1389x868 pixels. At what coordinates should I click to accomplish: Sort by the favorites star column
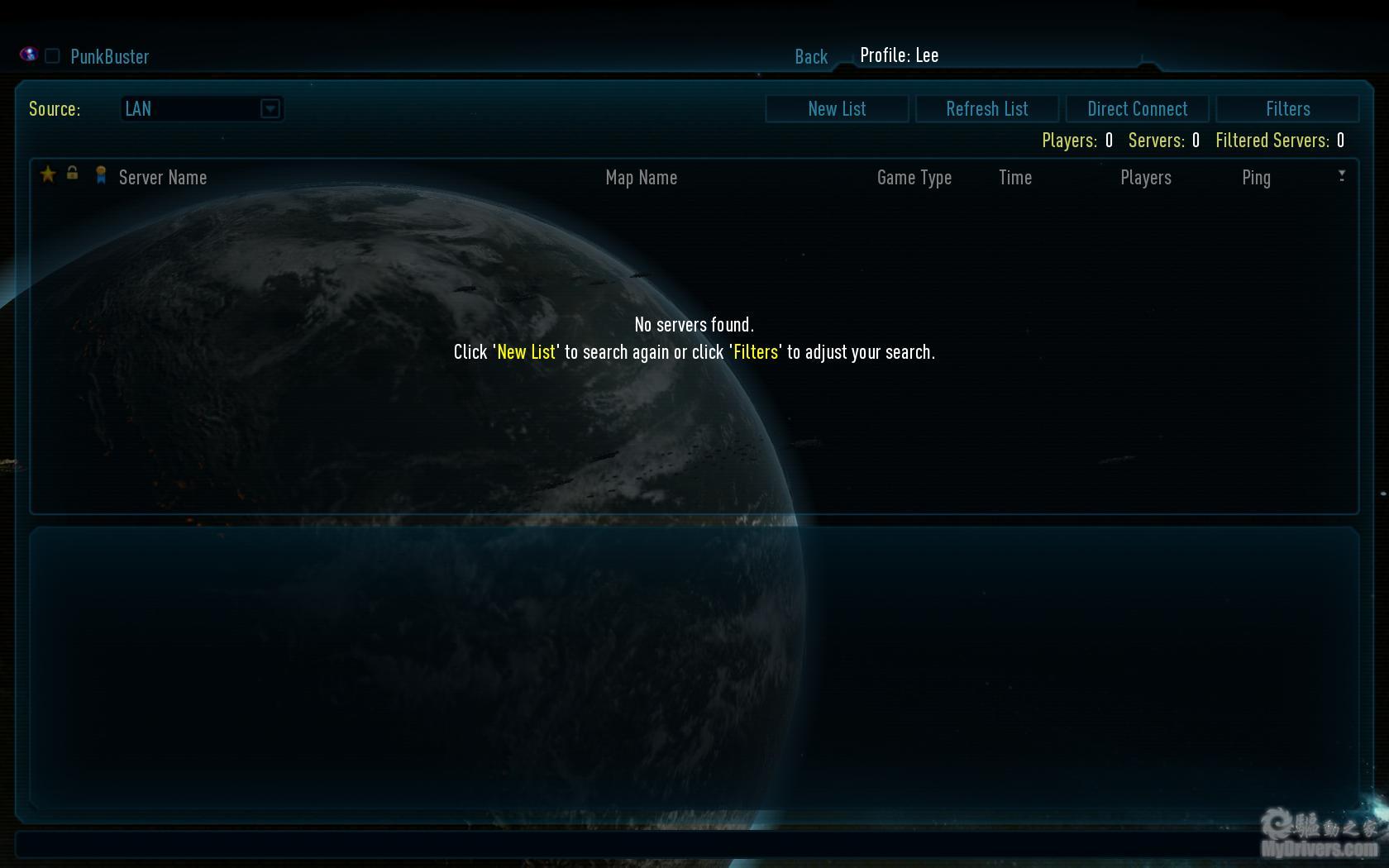click(48, 174)
